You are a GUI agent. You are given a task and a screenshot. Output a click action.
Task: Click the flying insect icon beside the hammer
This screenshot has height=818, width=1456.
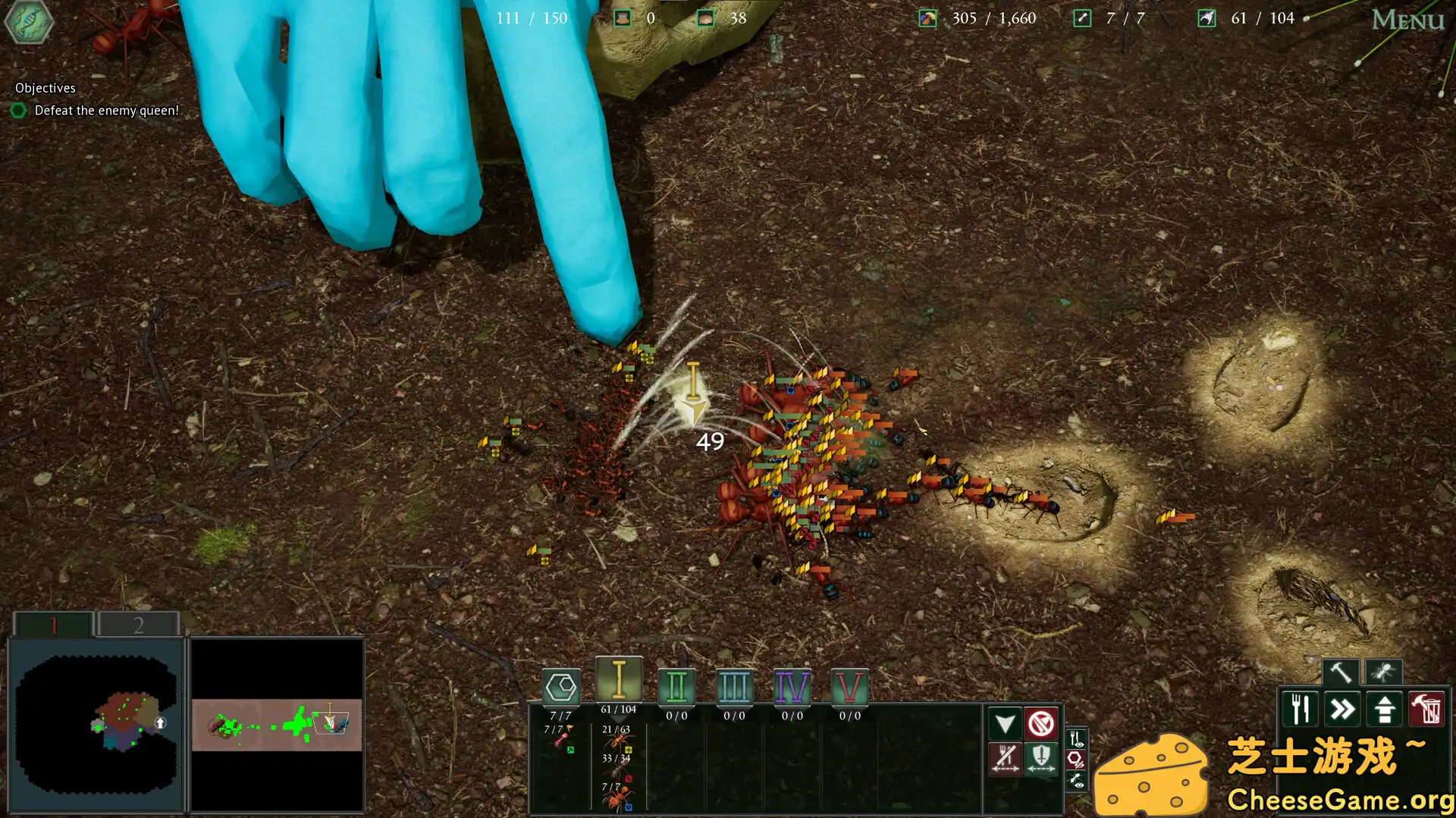(1384, 672)
